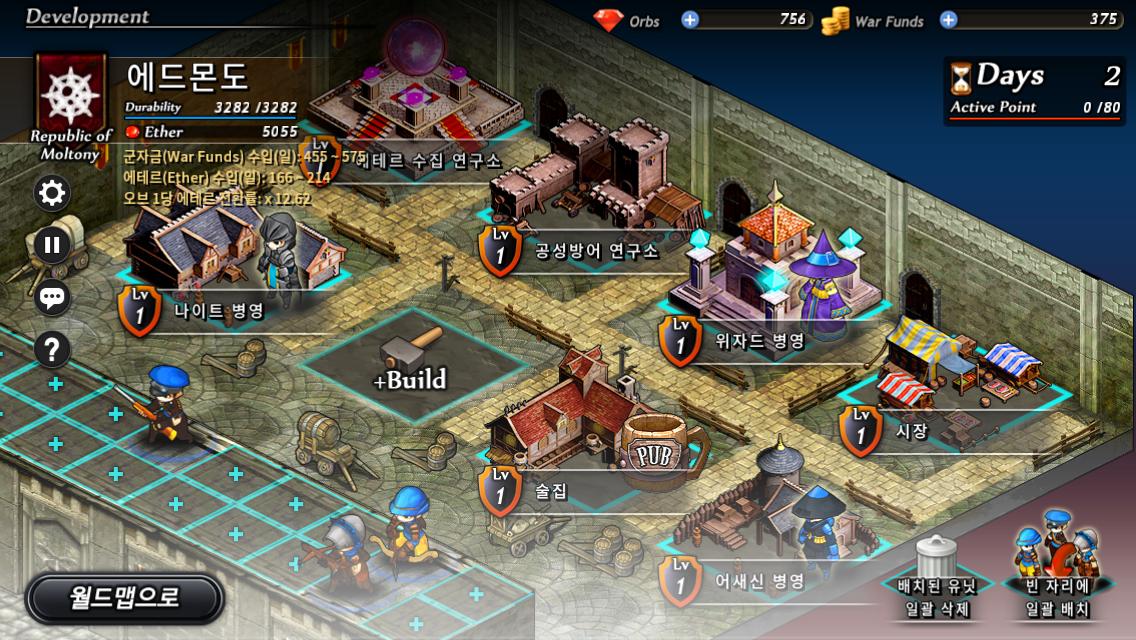
Task: Open the 시장 market building
Action: (x=912, y=431)
